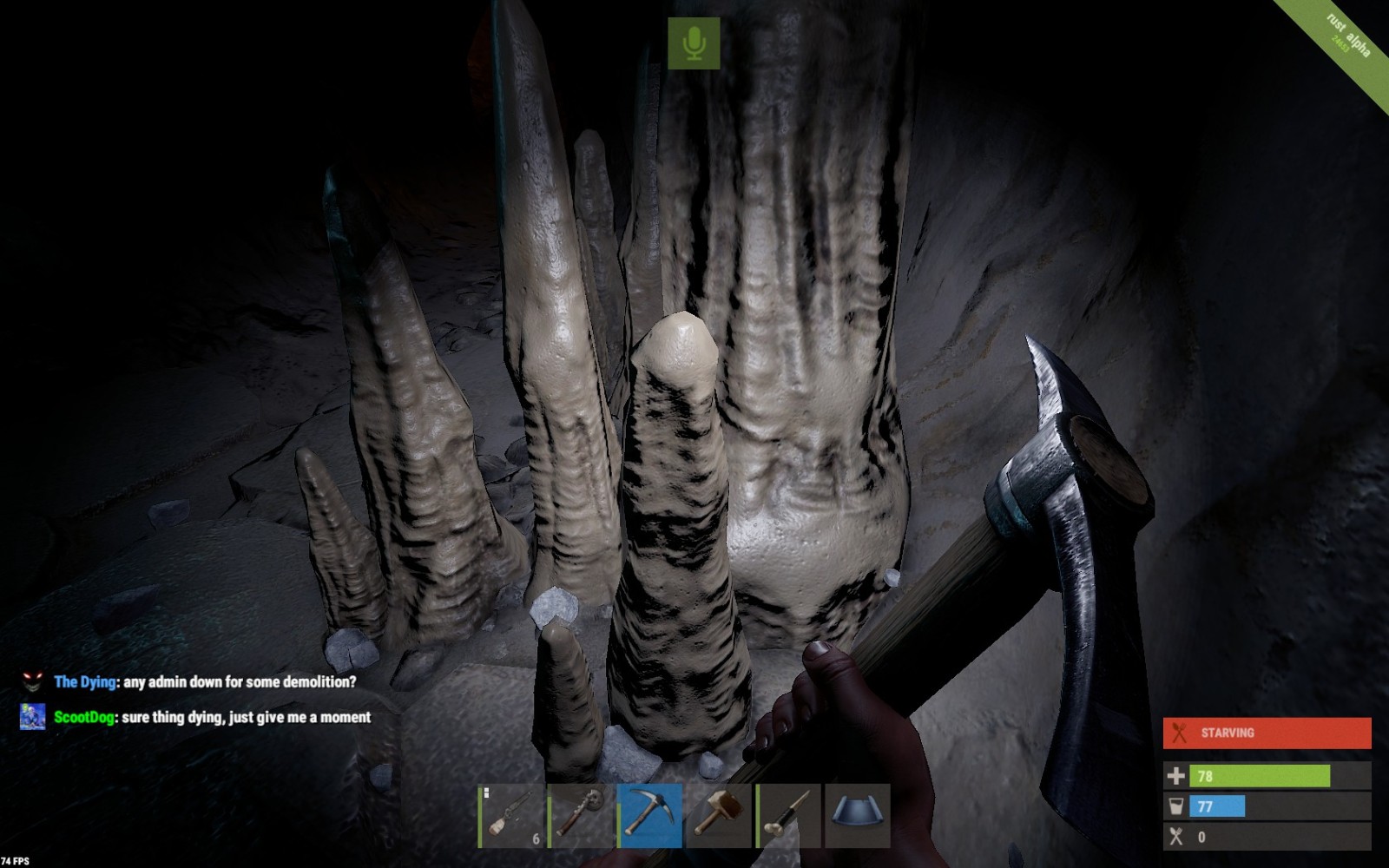Select the shotgun hotbar slot

click(x=510, y=816)
